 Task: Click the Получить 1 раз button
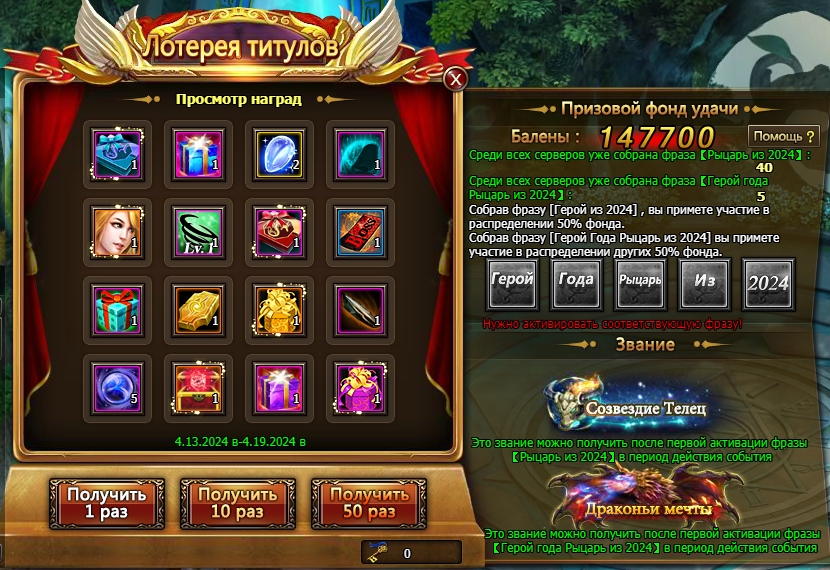click(x=107, y=503)
